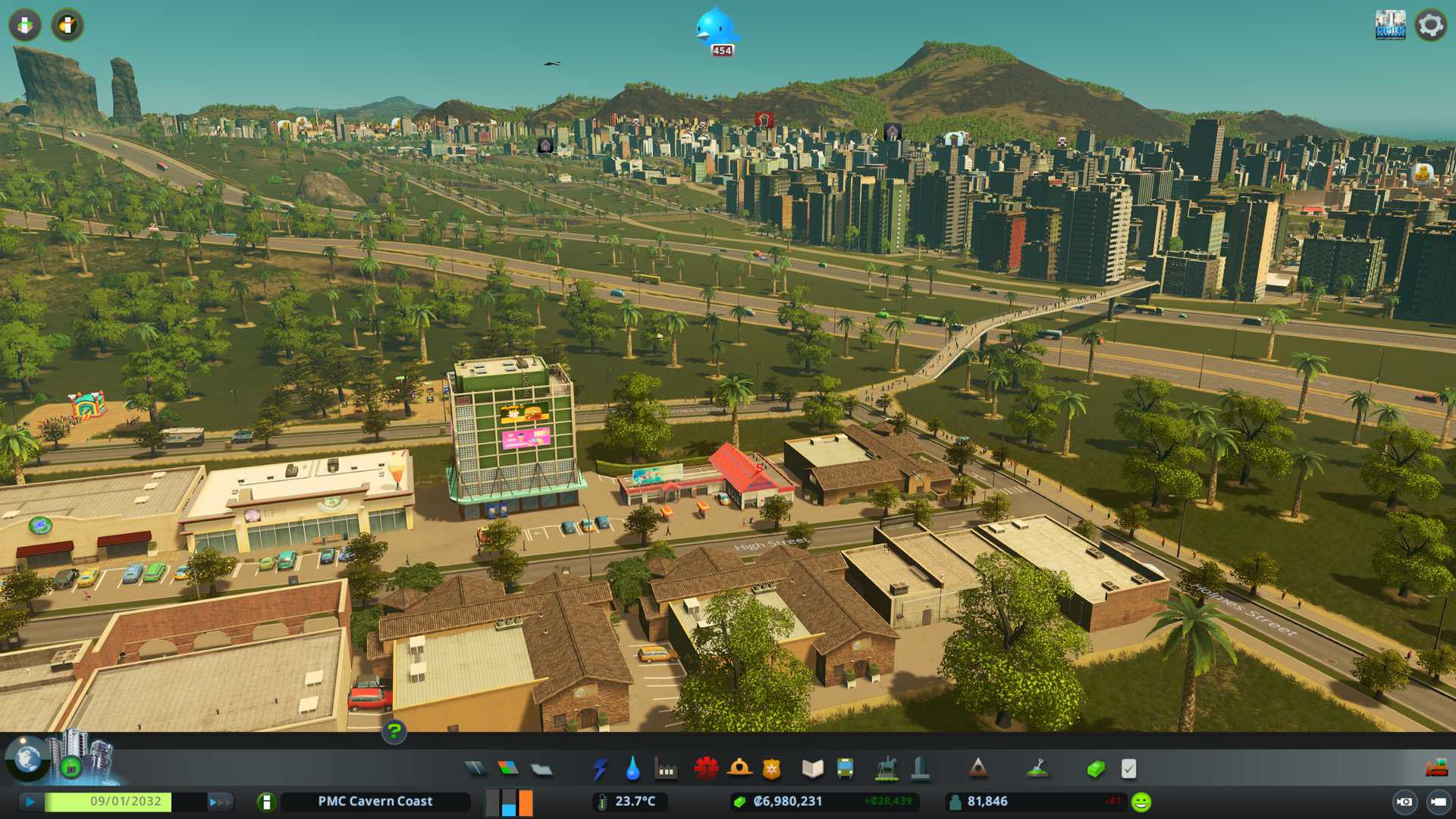Open city info next to PMC Cavern Coast
Screen dimensions: 1456x819
(266, 802)
